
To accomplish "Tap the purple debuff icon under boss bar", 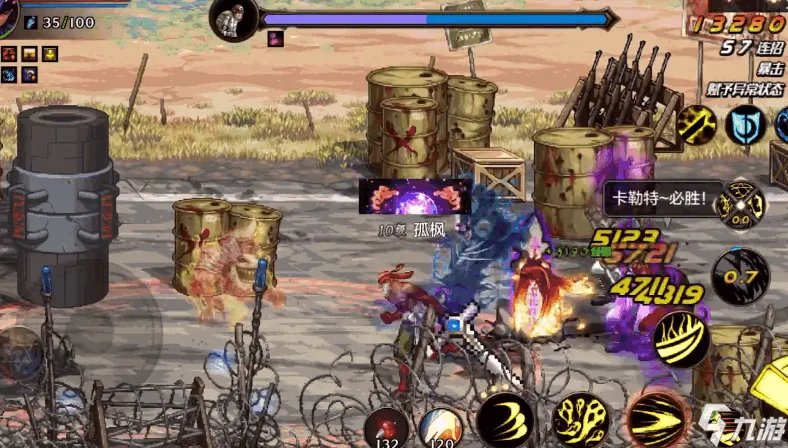I will point(275,38).
